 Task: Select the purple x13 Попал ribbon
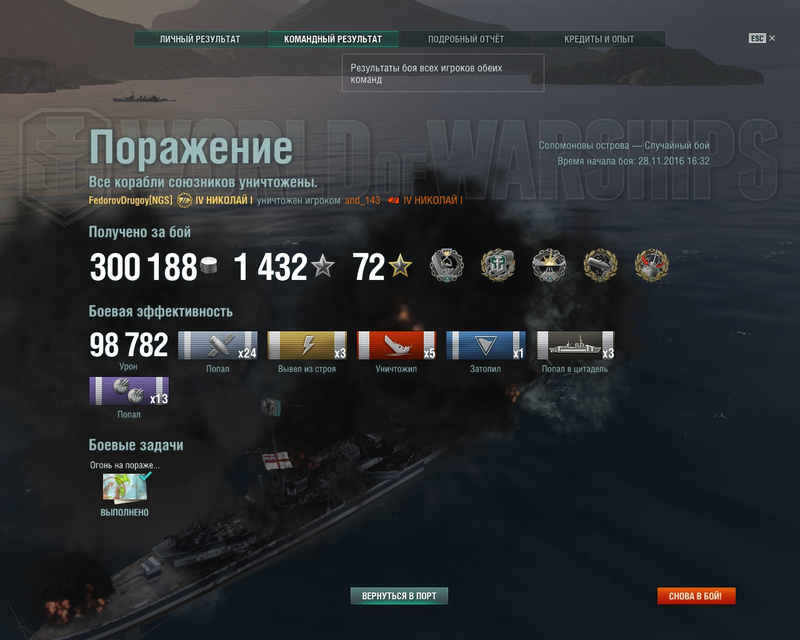click(x=128, y=391)
